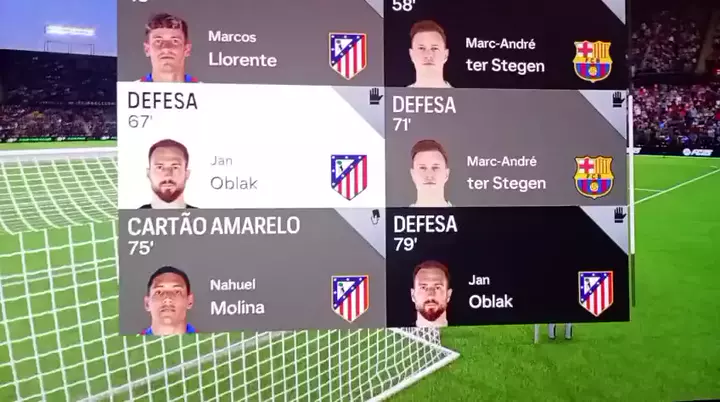
Task: Open Nahuel Molina's Cartão Amarelo 75' event
Action: 251,270
